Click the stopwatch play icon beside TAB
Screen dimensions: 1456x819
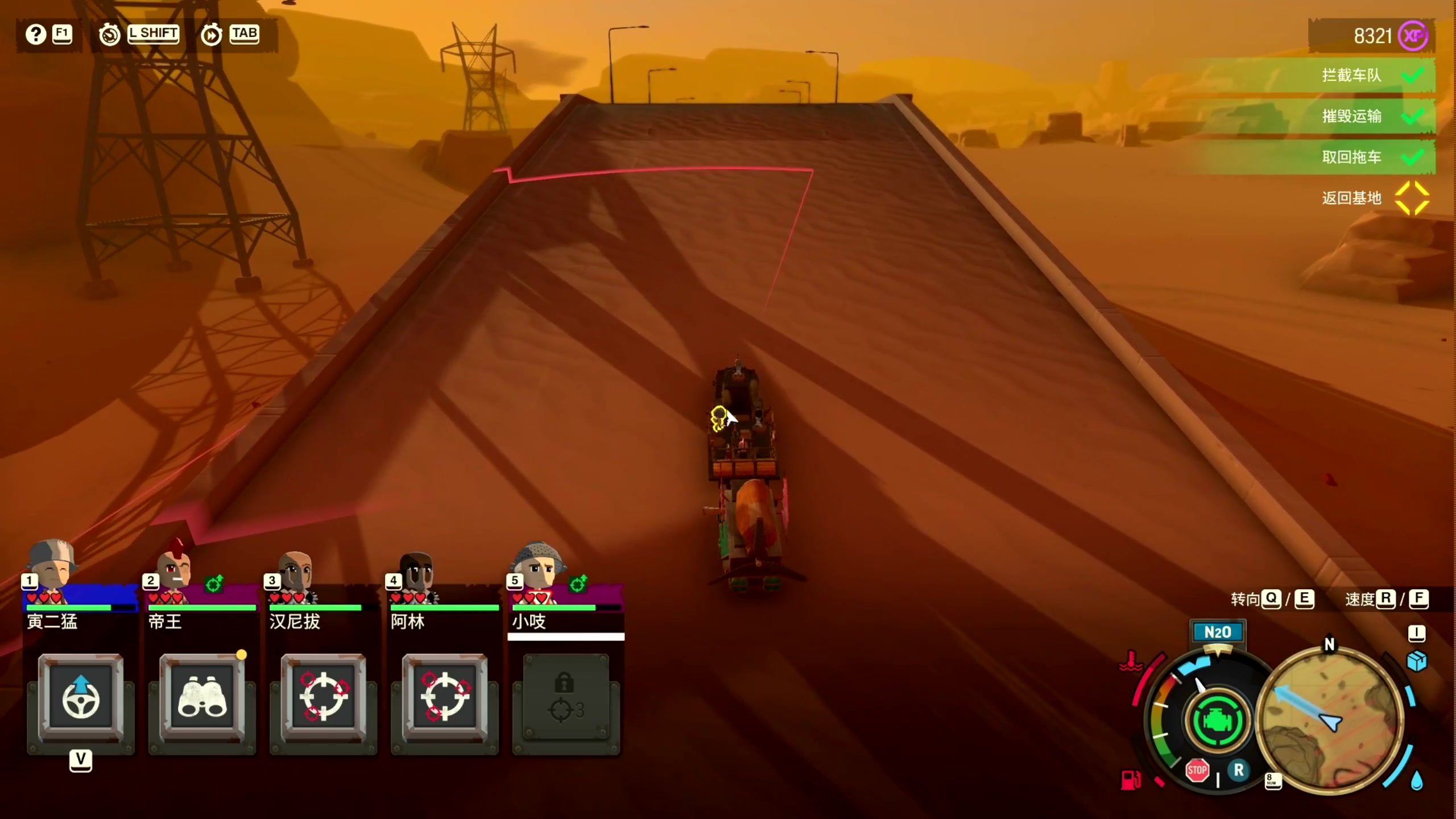pyautogui.click(x=211, y=35)
